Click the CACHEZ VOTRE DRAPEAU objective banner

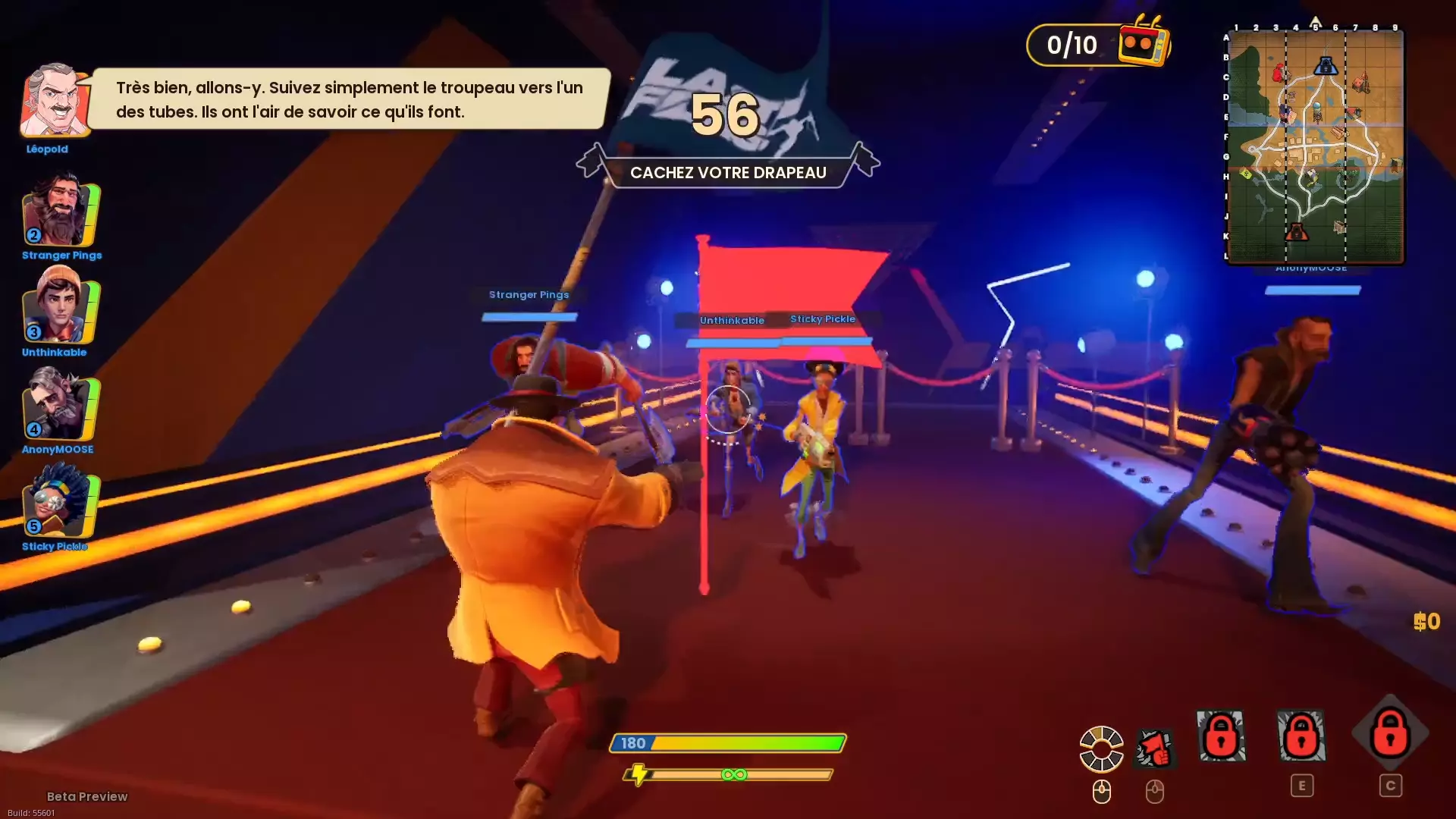727,172
